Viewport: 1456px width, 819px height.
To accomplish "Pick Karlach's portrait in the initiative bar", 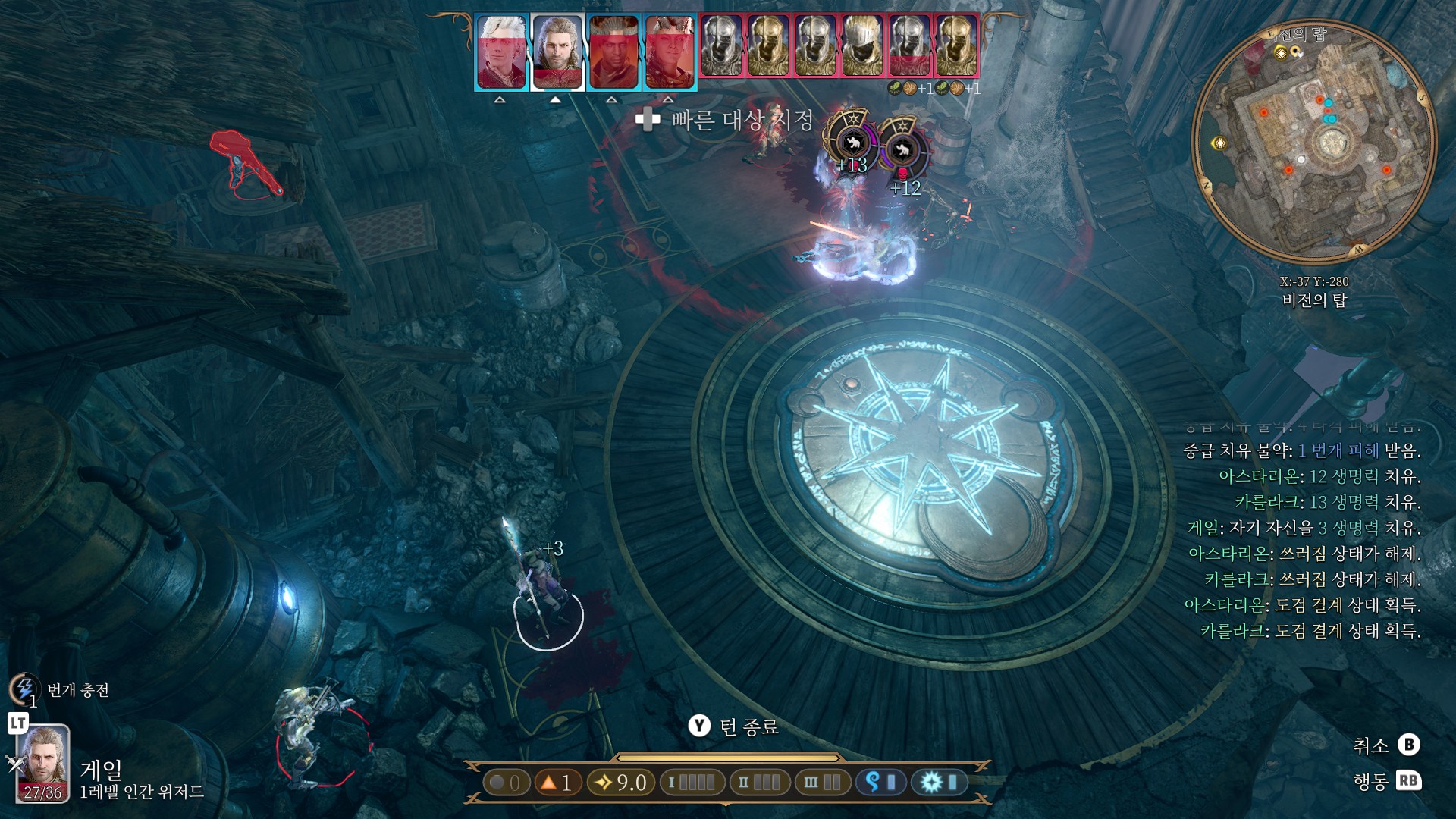I will [670, 52].
